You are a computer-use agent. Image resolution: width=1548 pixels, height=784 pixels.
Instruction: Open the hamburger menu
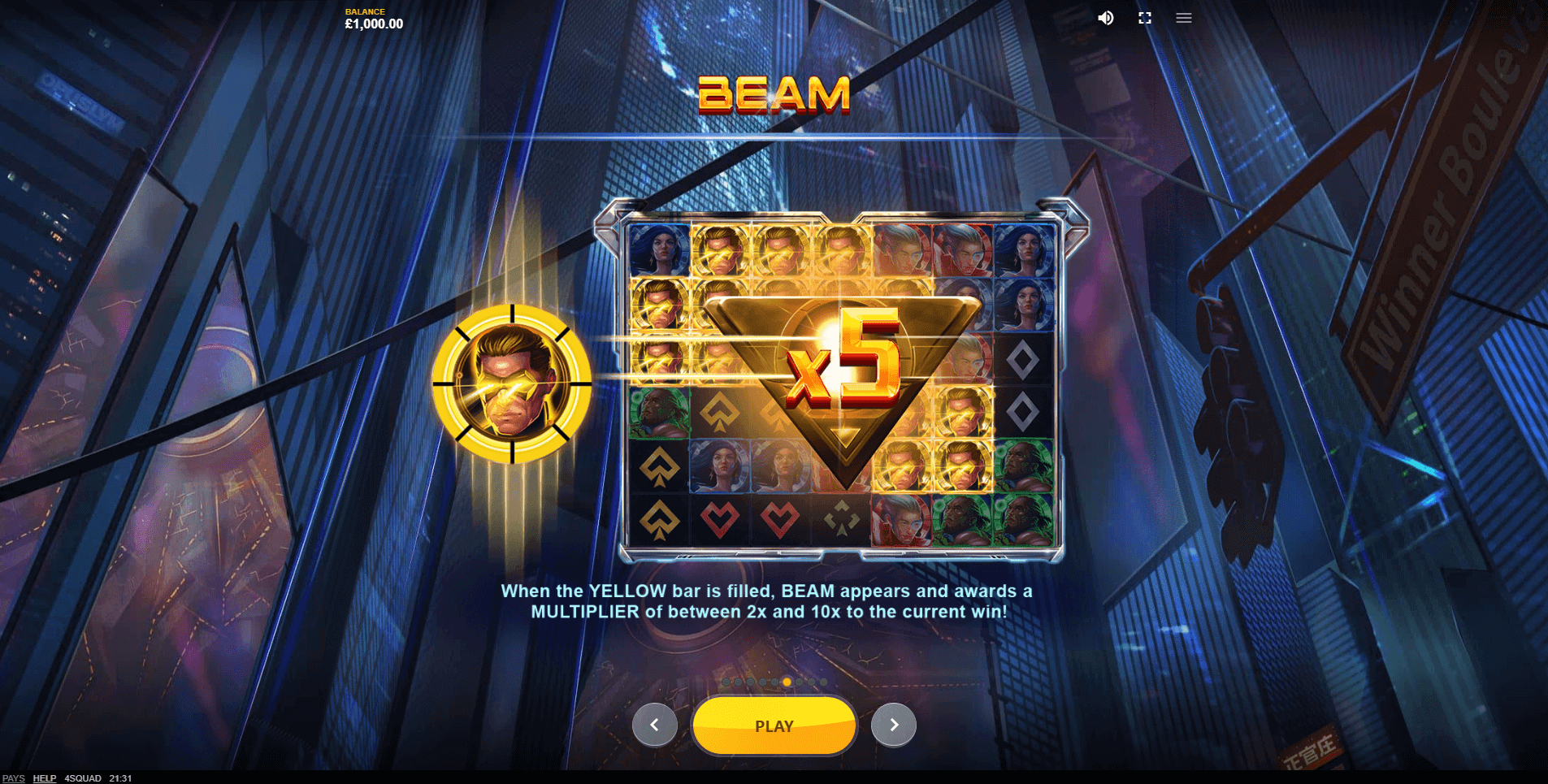coord(1183,18)
